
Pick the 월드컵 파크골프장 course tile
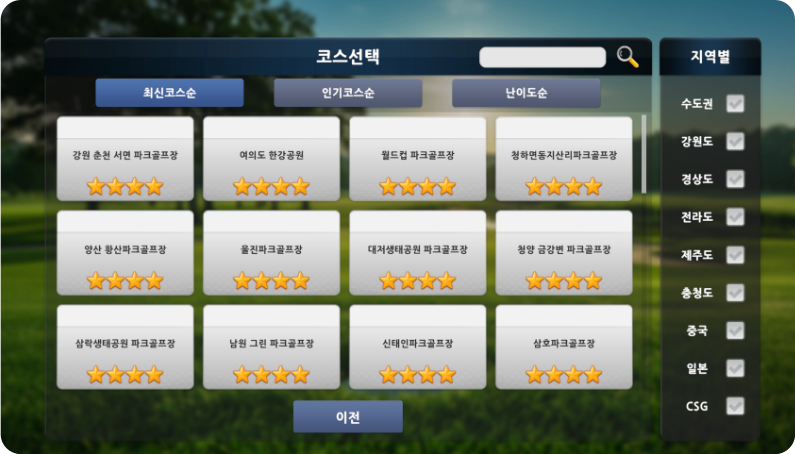(x=418, y=159)
